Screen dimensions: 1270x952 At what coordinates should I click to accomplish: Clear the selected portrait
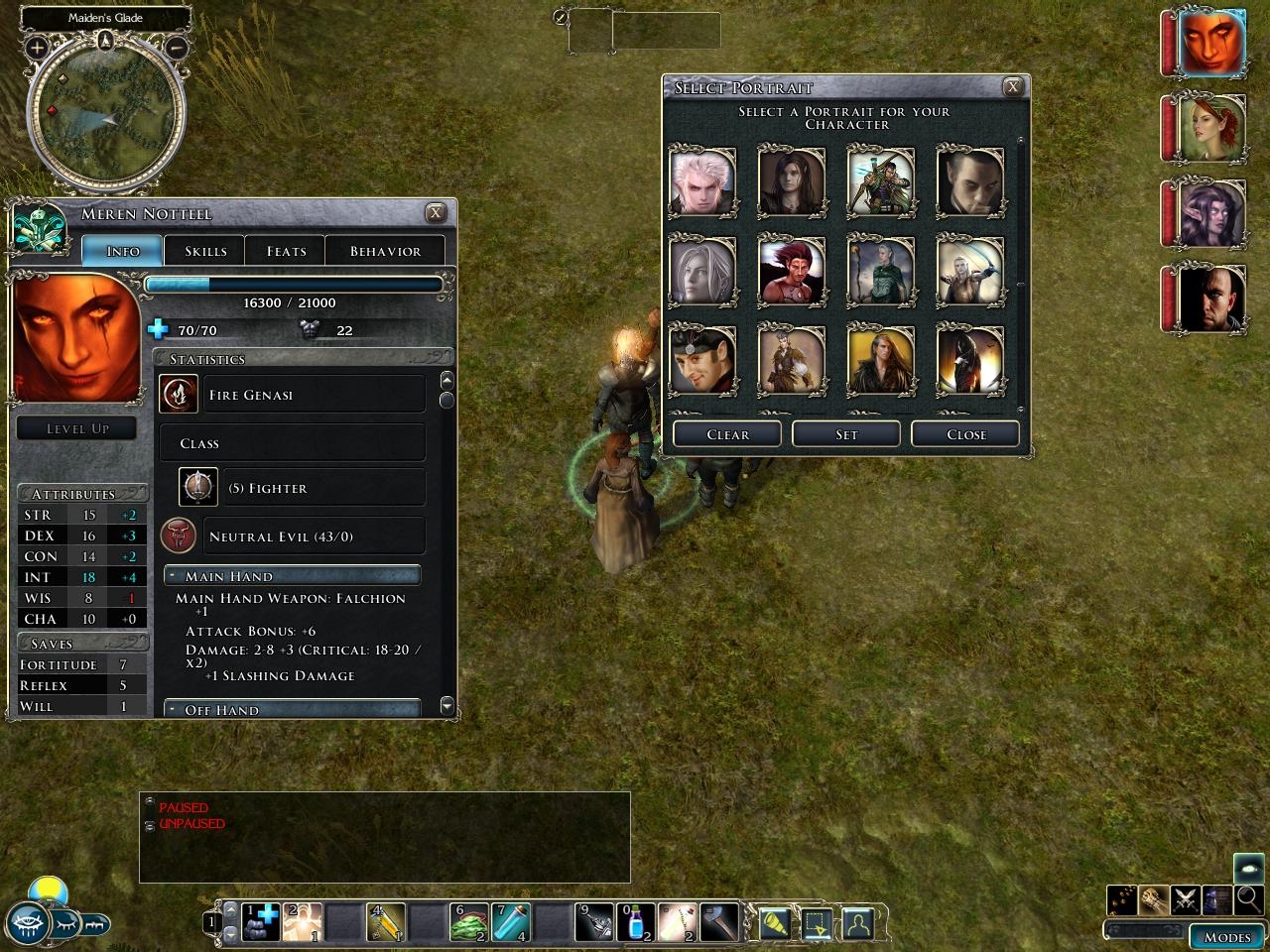(x=727, y=434)
